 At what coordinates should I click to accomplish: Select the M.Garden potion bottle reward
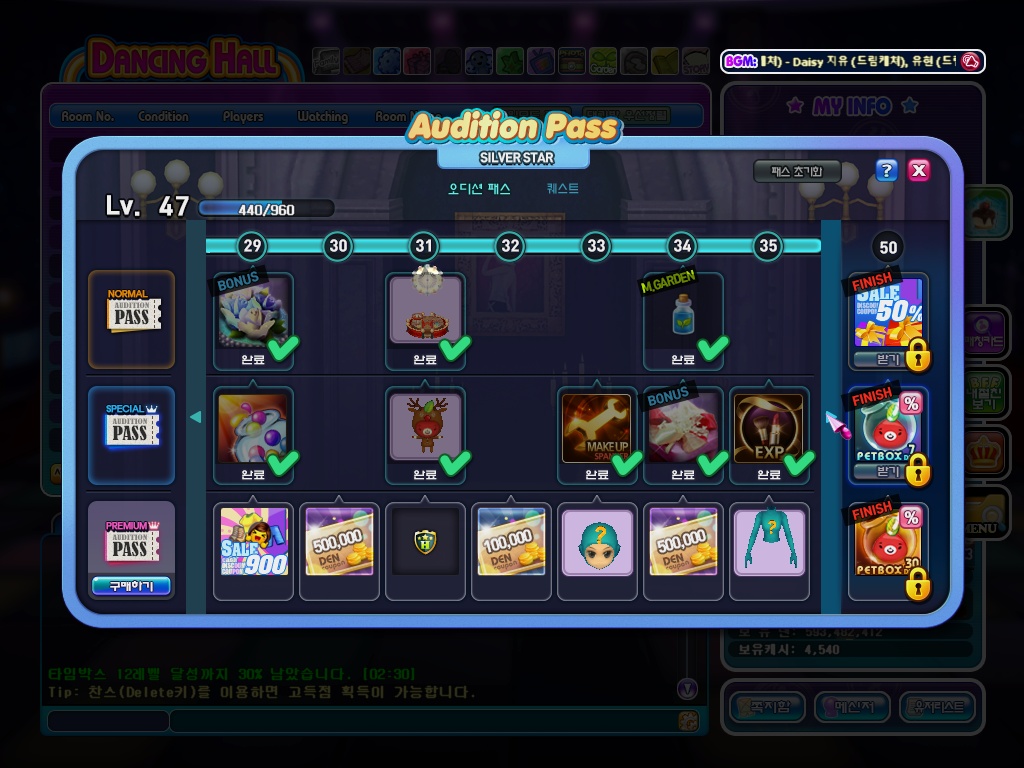682,314
